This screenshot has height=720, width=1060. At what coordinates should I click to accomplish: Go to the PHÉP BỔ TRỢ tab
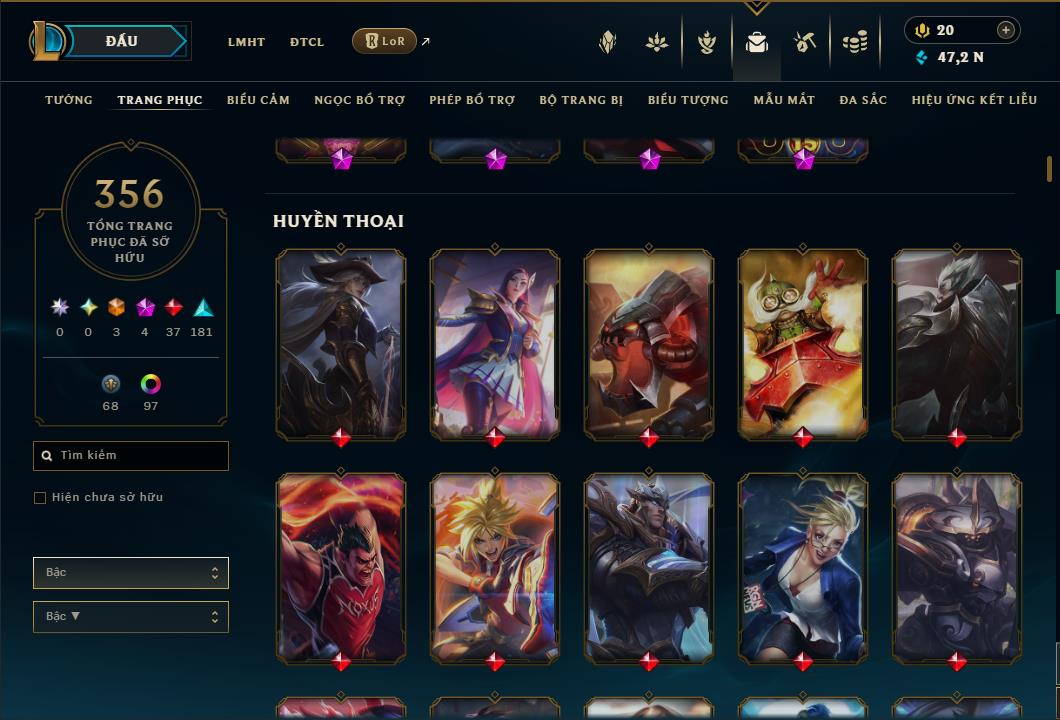[x=472, y=100]
